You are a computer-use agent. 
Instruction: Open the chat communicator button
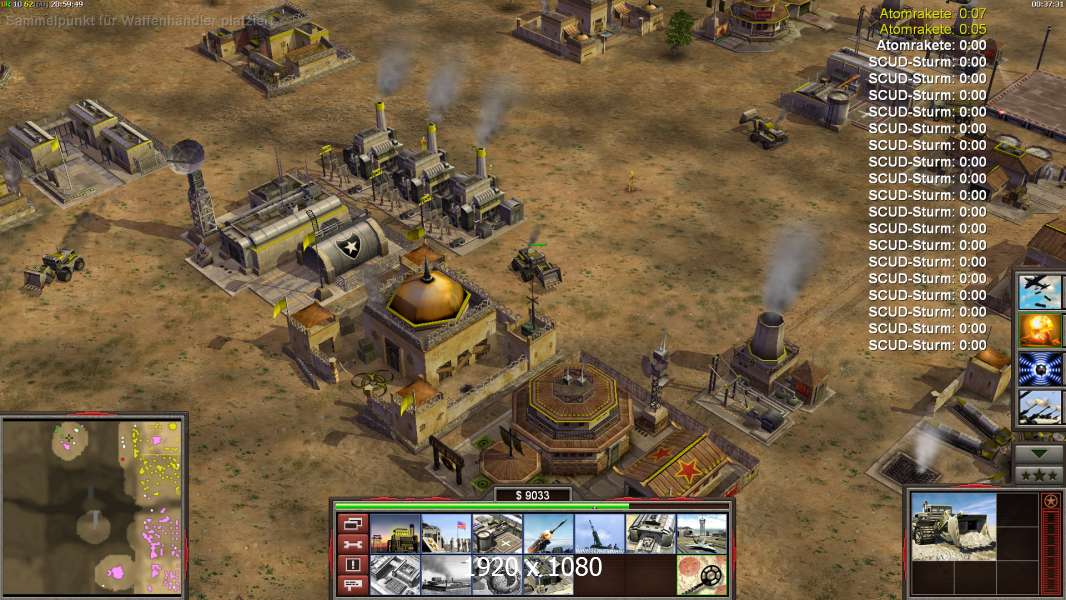click(x=352, y=586)
